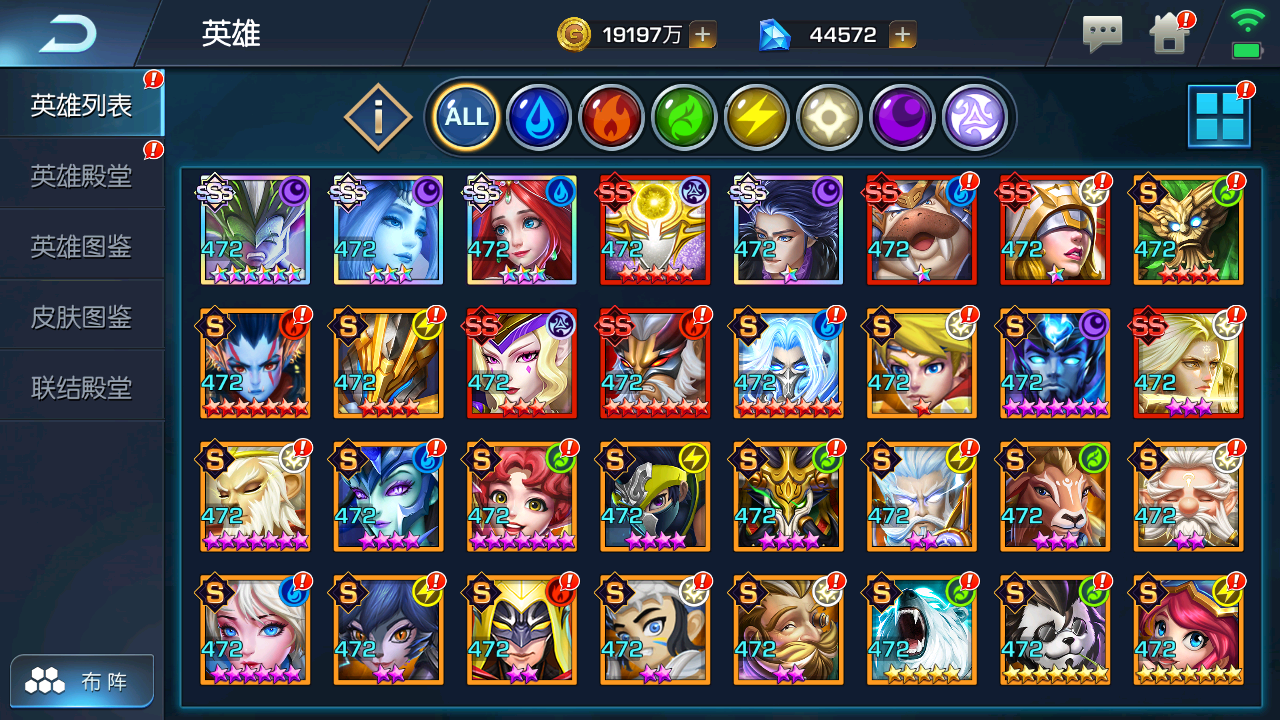Filter heroes by ALL elements
Viewport: 1280px width, 720px height.
466,117
